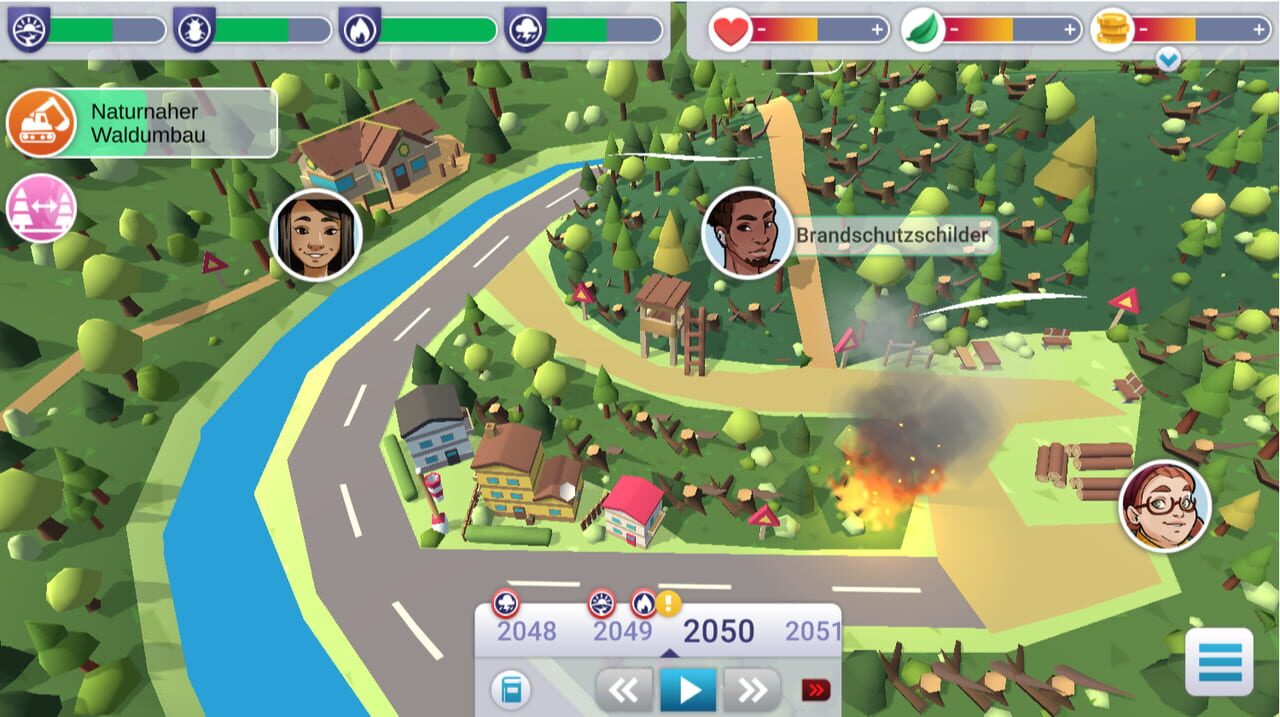1280x717 pixels.
Task: Click the gold coins economy icon
Action: pos(1109,29)
